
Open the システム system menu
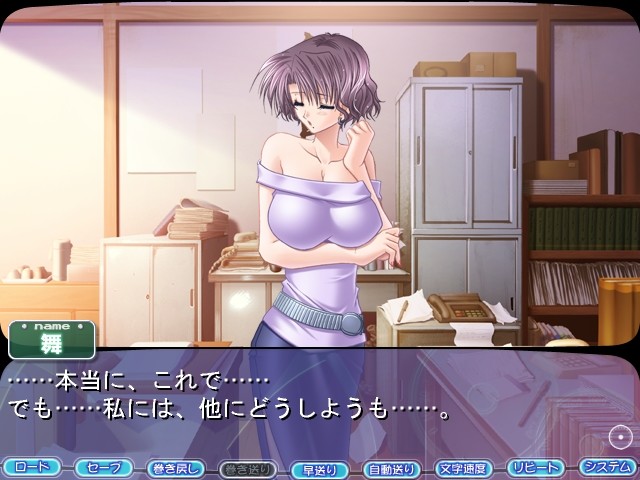pyautogui.click(x=607, y=467)
